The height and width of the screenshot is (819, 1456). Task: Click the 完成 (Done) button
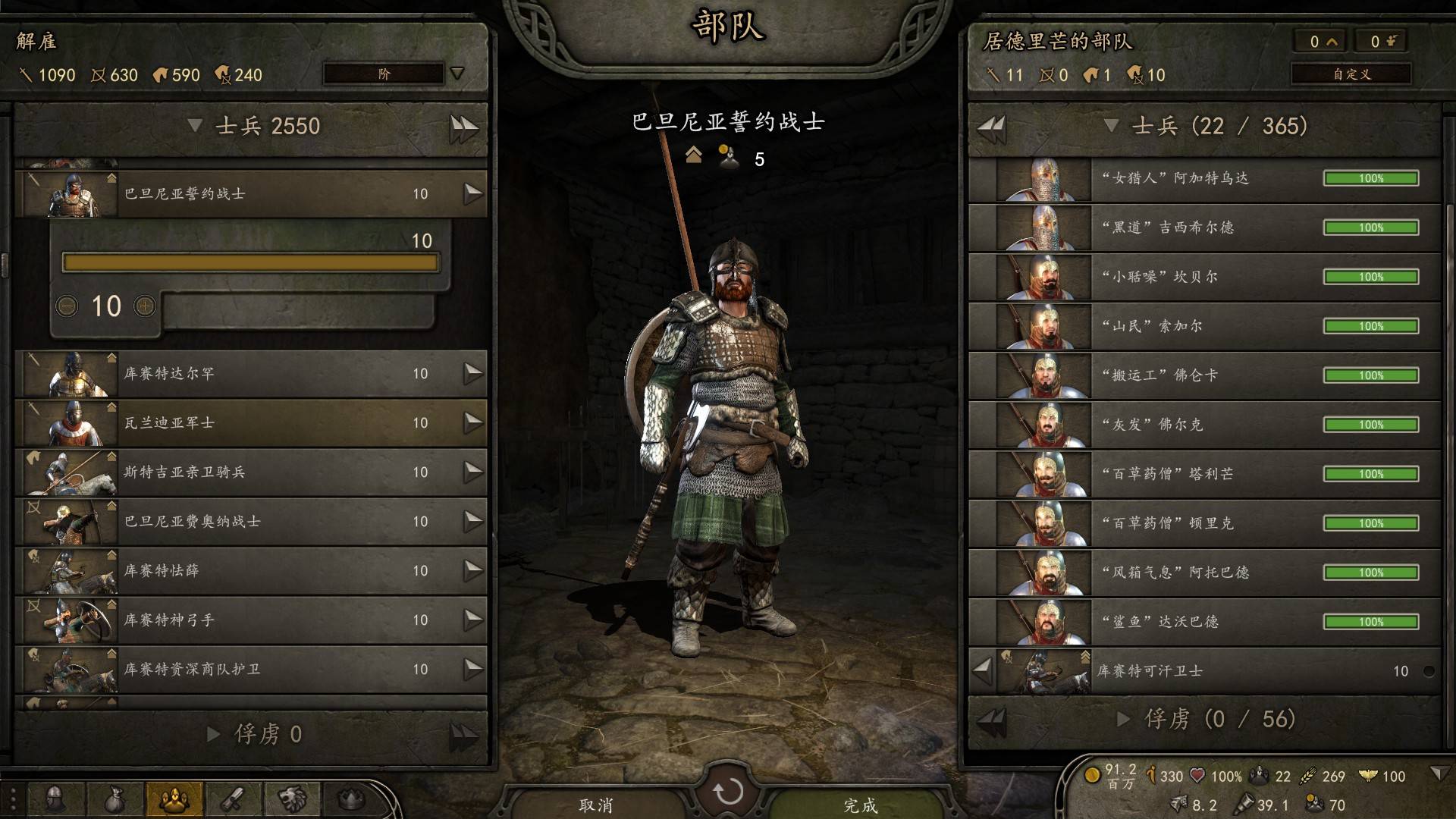[861, 804]
